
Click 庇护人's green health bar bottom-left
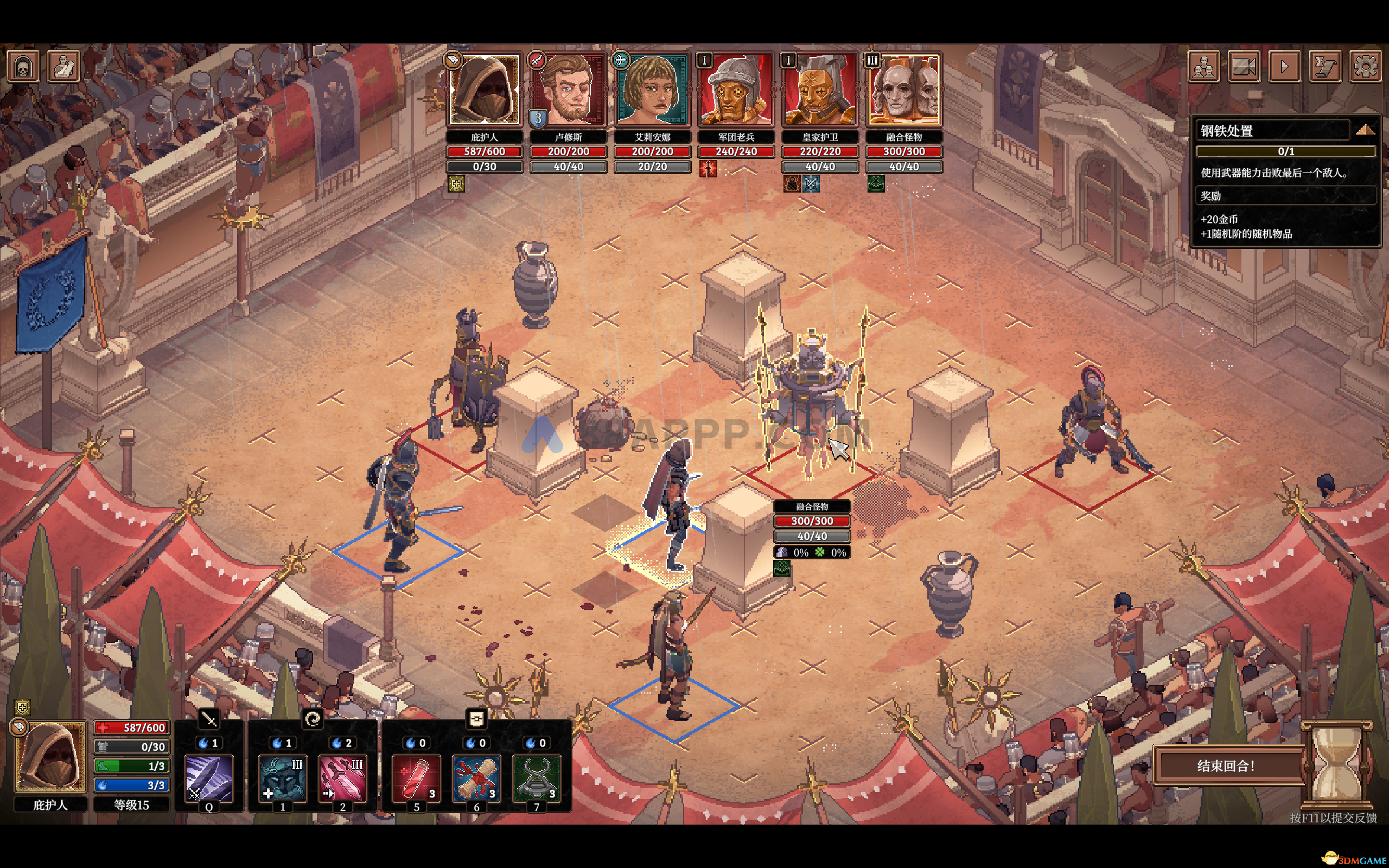[132, 766]
